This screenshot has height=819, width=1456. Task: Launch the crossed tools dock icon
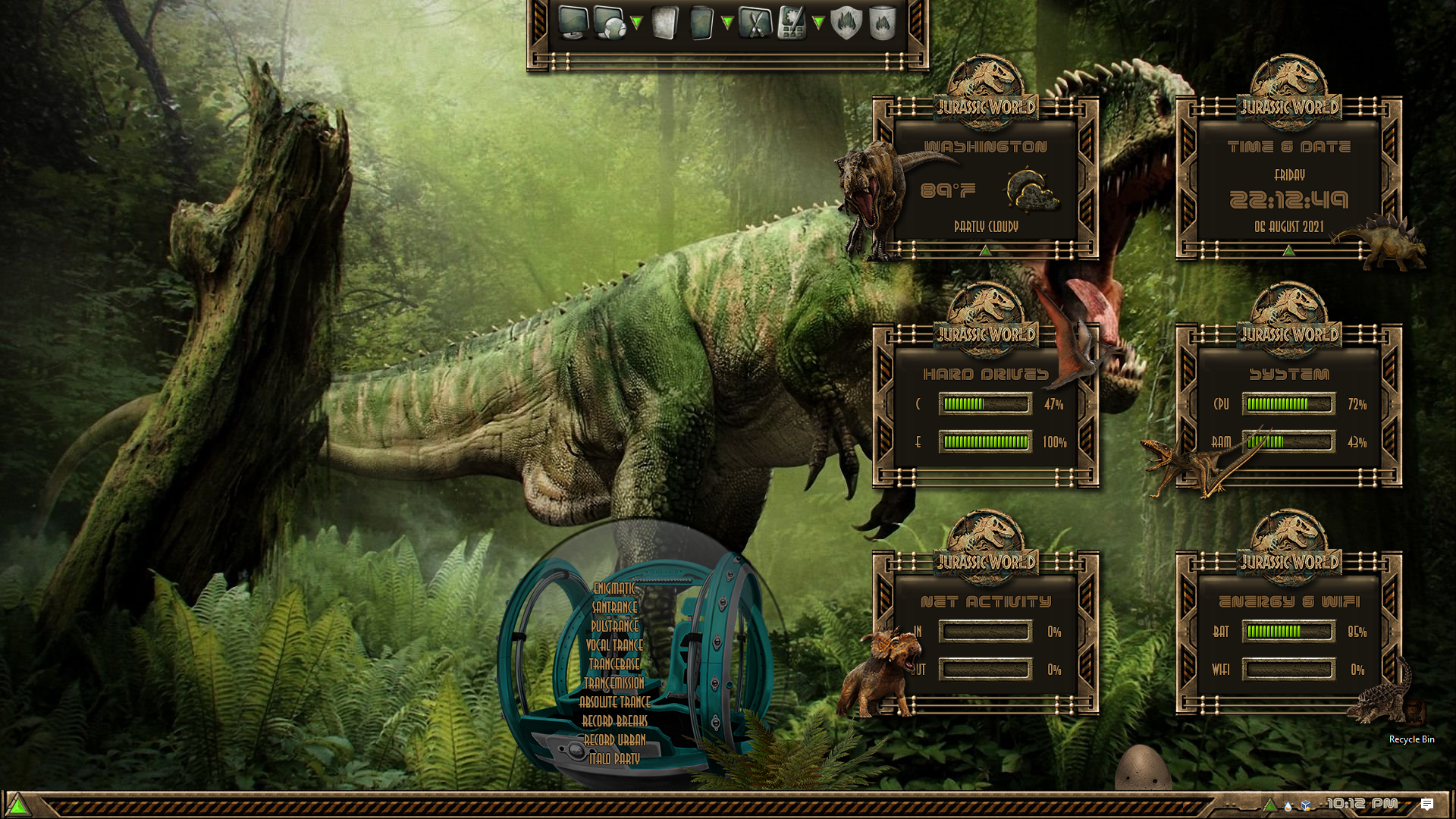[754, 23]
